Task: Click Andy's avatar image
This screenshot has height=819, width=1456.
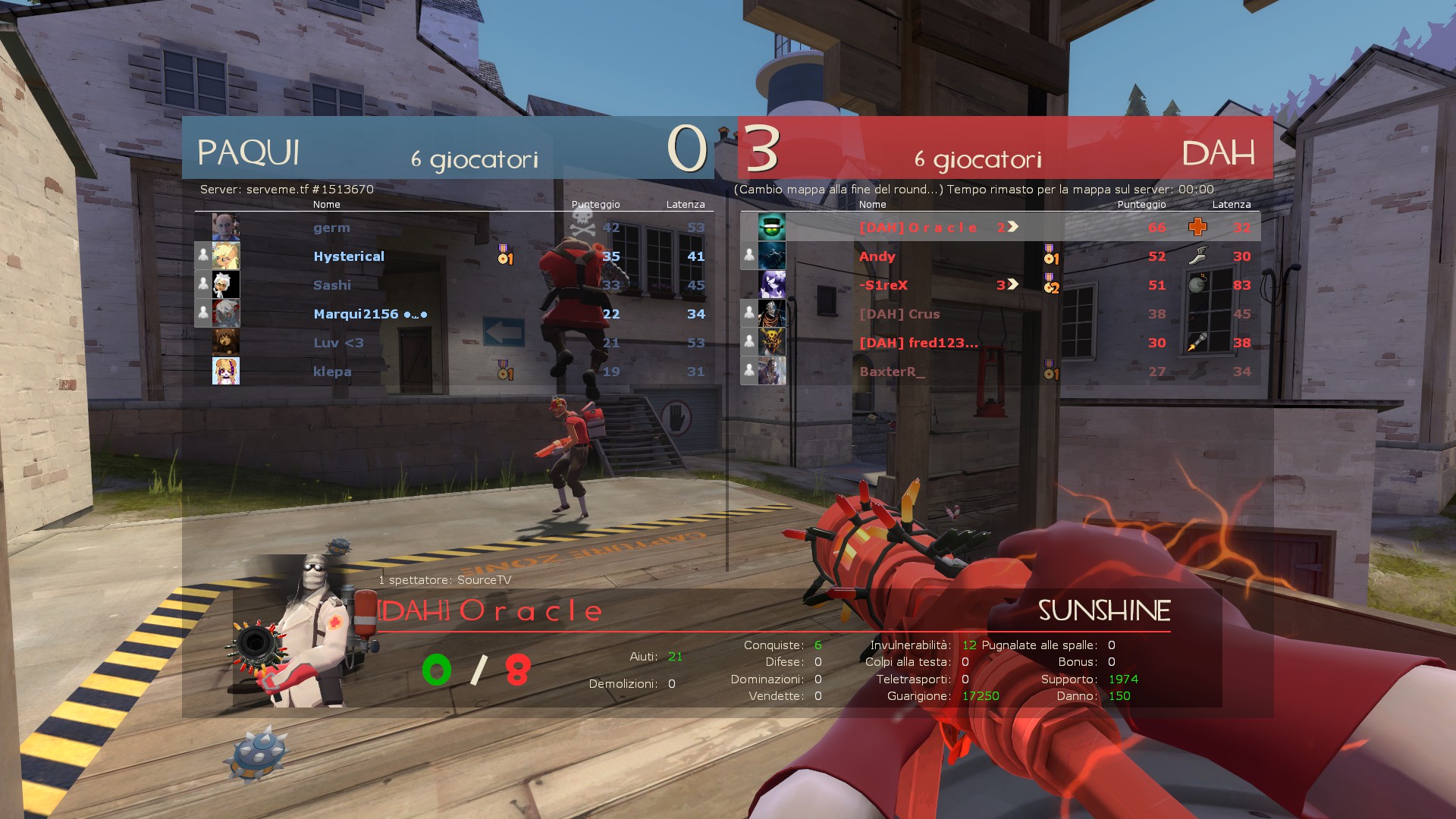Action: point(772,256)
